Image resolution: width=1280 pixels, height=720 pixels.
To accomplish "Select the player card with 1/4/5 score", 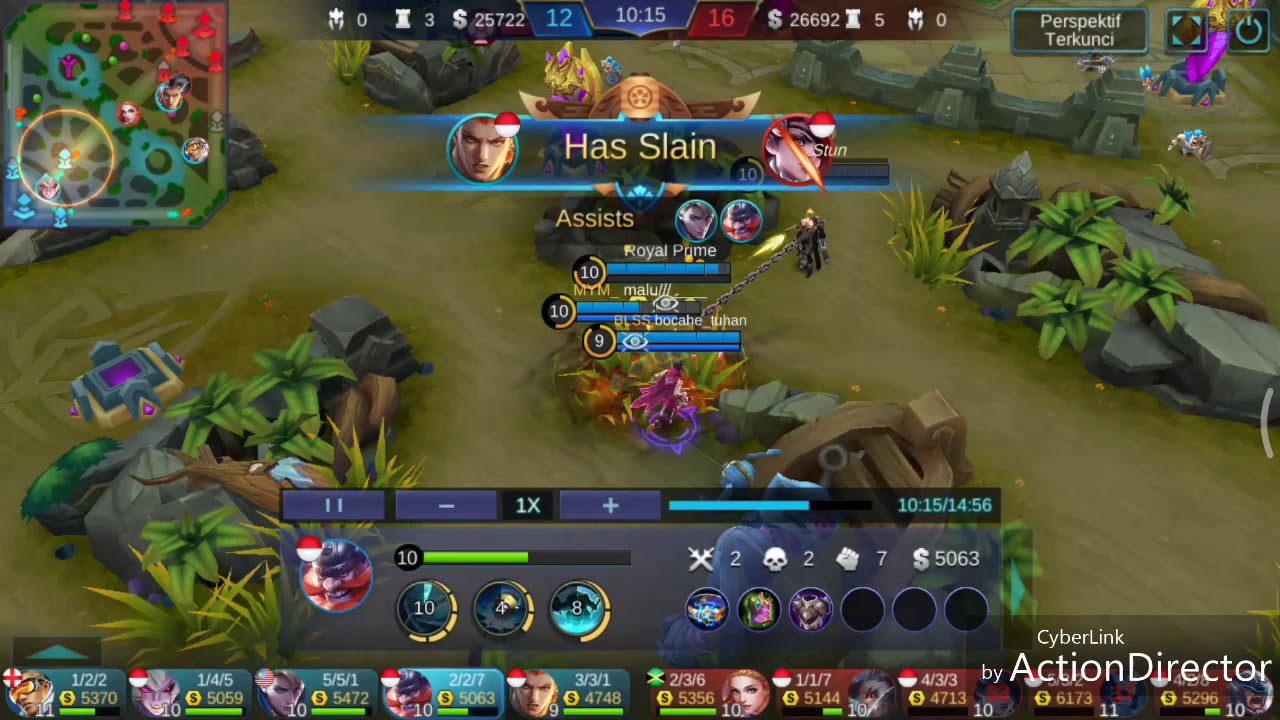I will pyautogui.click(x=190, y=694).
